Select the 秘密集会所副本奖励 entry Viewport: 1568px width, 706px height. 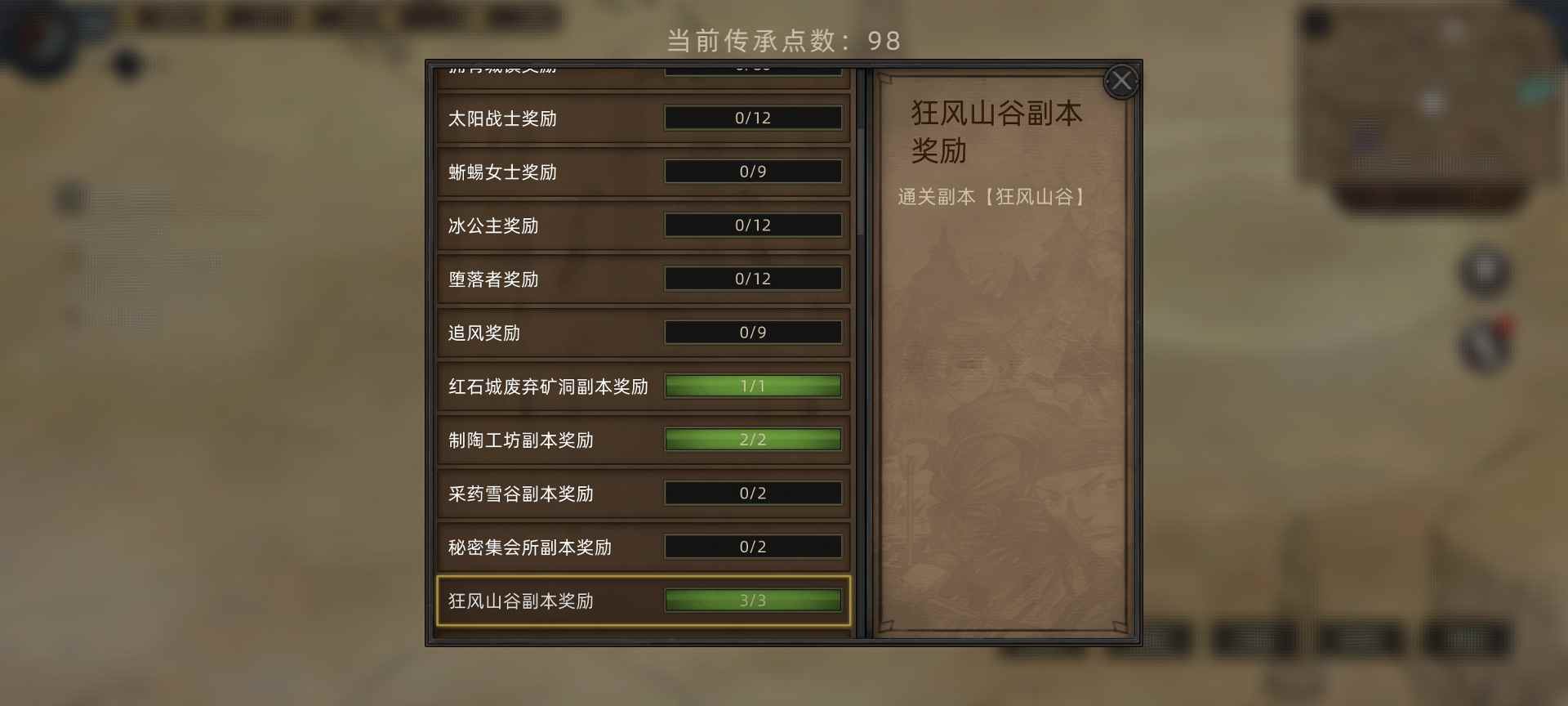[x=643, y=546]
